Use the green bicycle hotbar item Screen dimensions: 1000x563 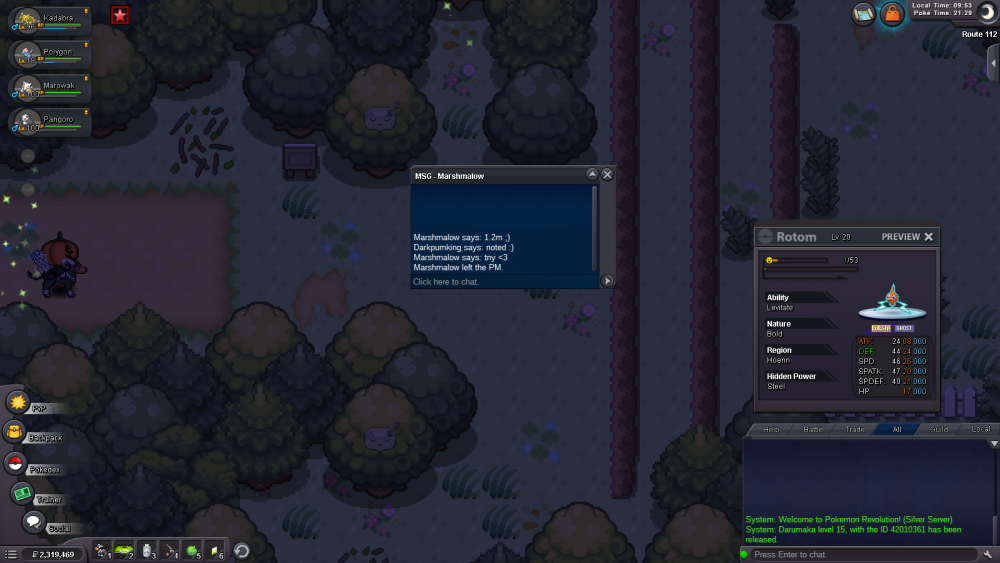click(123, 550)
